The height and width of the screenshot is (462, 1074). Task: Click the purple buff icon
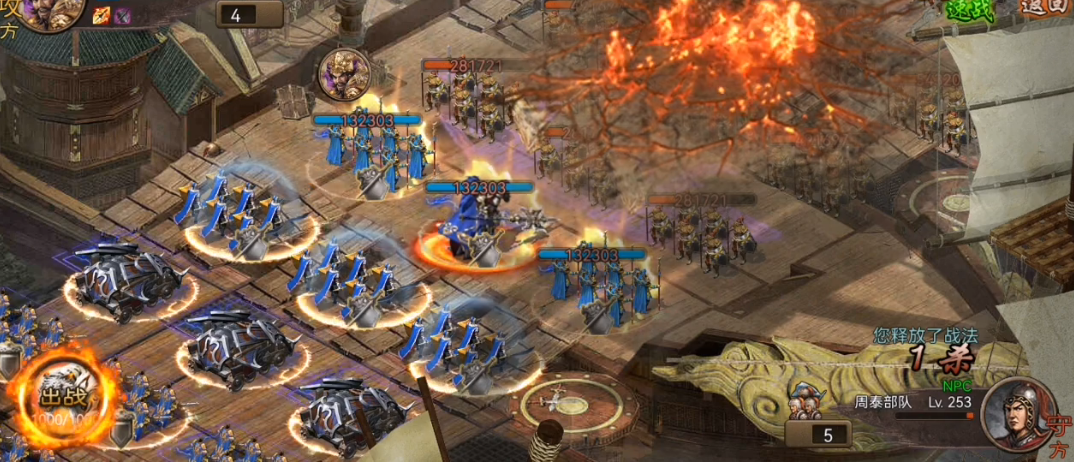click(122, 15)
